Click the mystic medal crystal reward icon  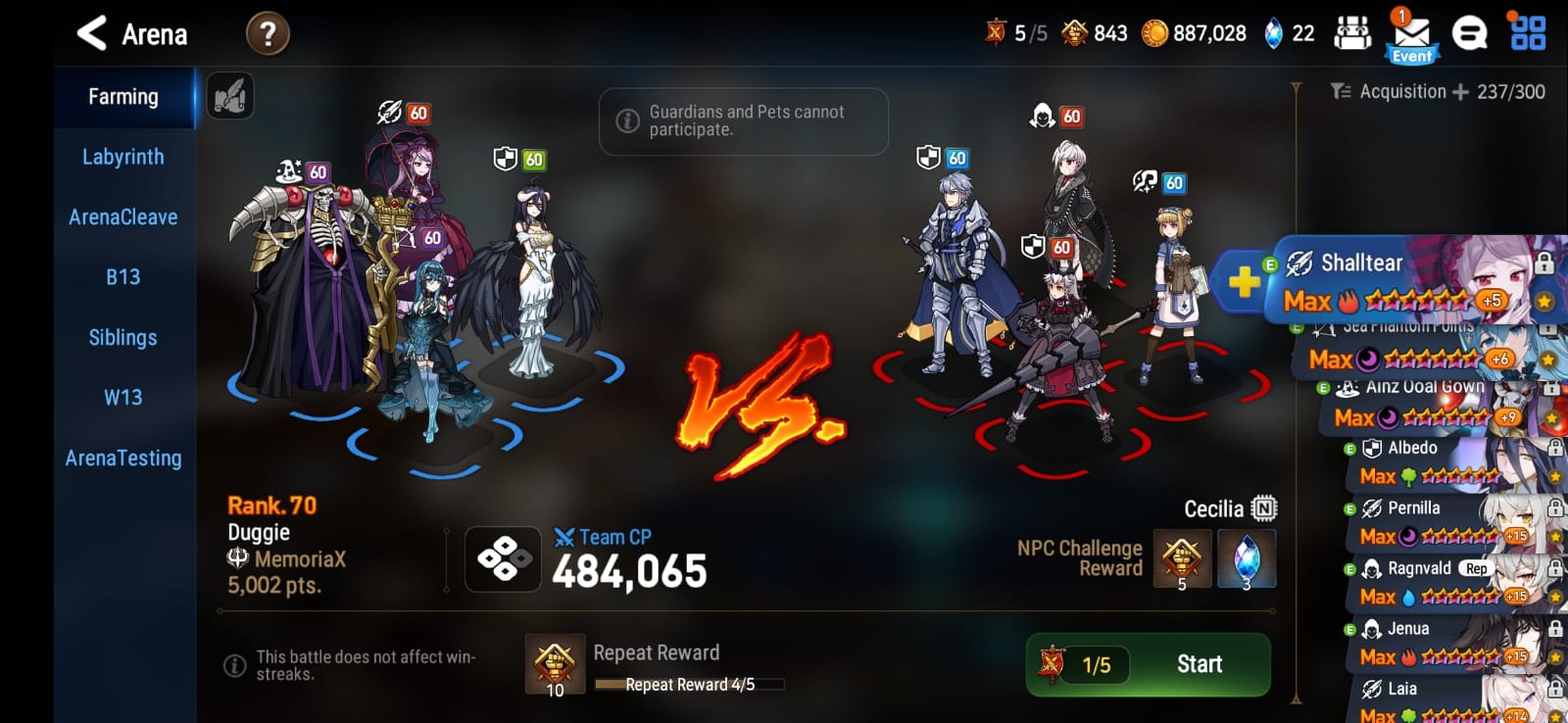(x=1245, y=559)
